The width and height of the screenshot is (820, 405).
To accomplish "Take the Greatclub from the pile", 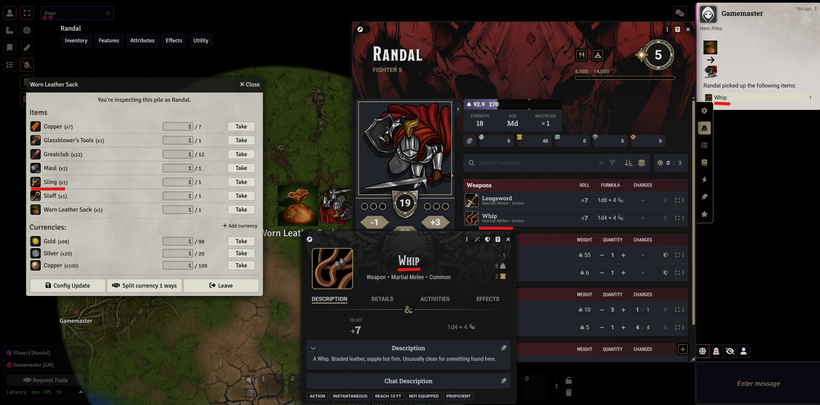I will pos(241,154).
